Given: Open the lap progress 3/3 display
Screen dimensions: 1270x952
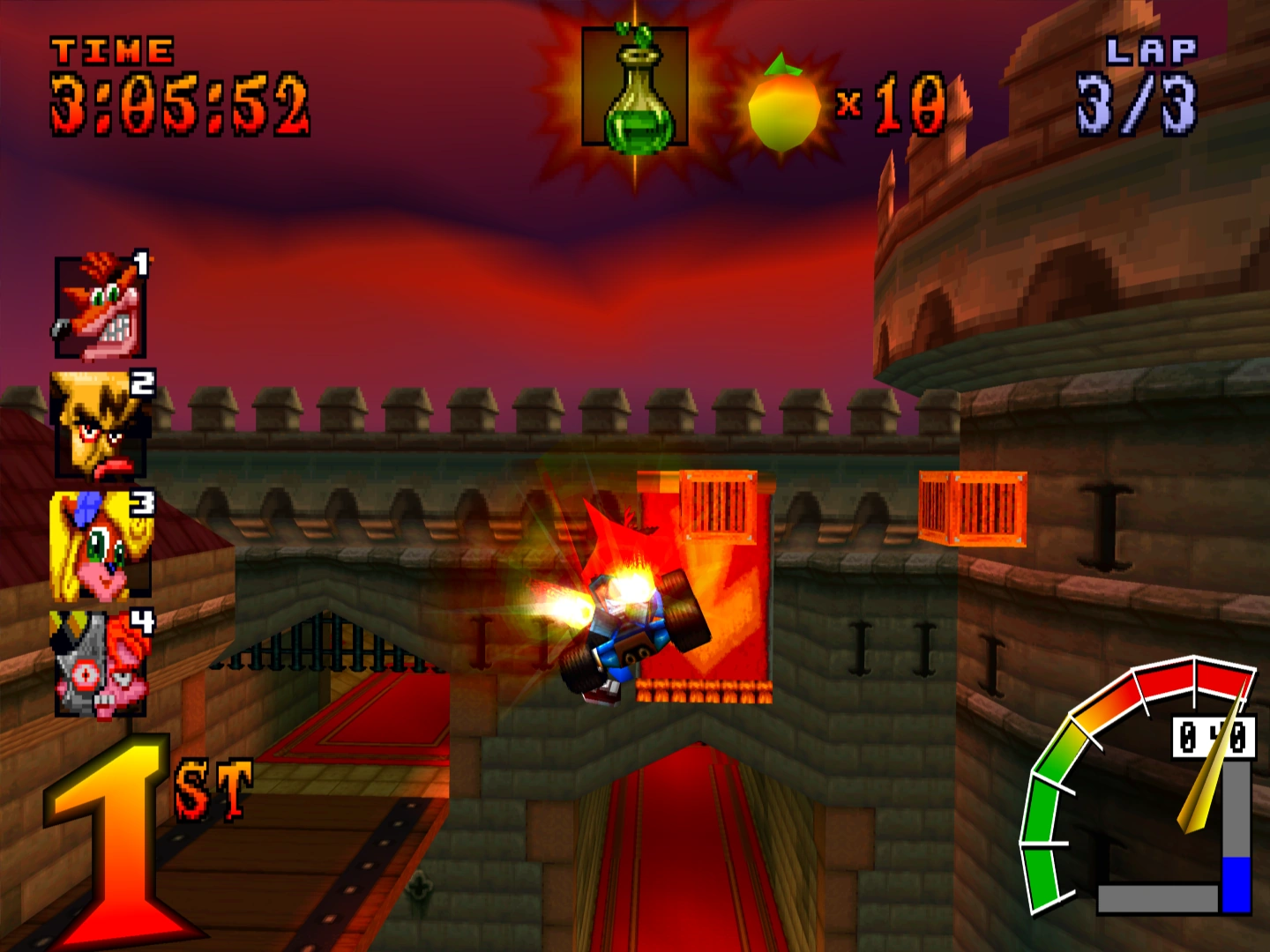Looking at the screenshot, I should (x=1138, y=106).
